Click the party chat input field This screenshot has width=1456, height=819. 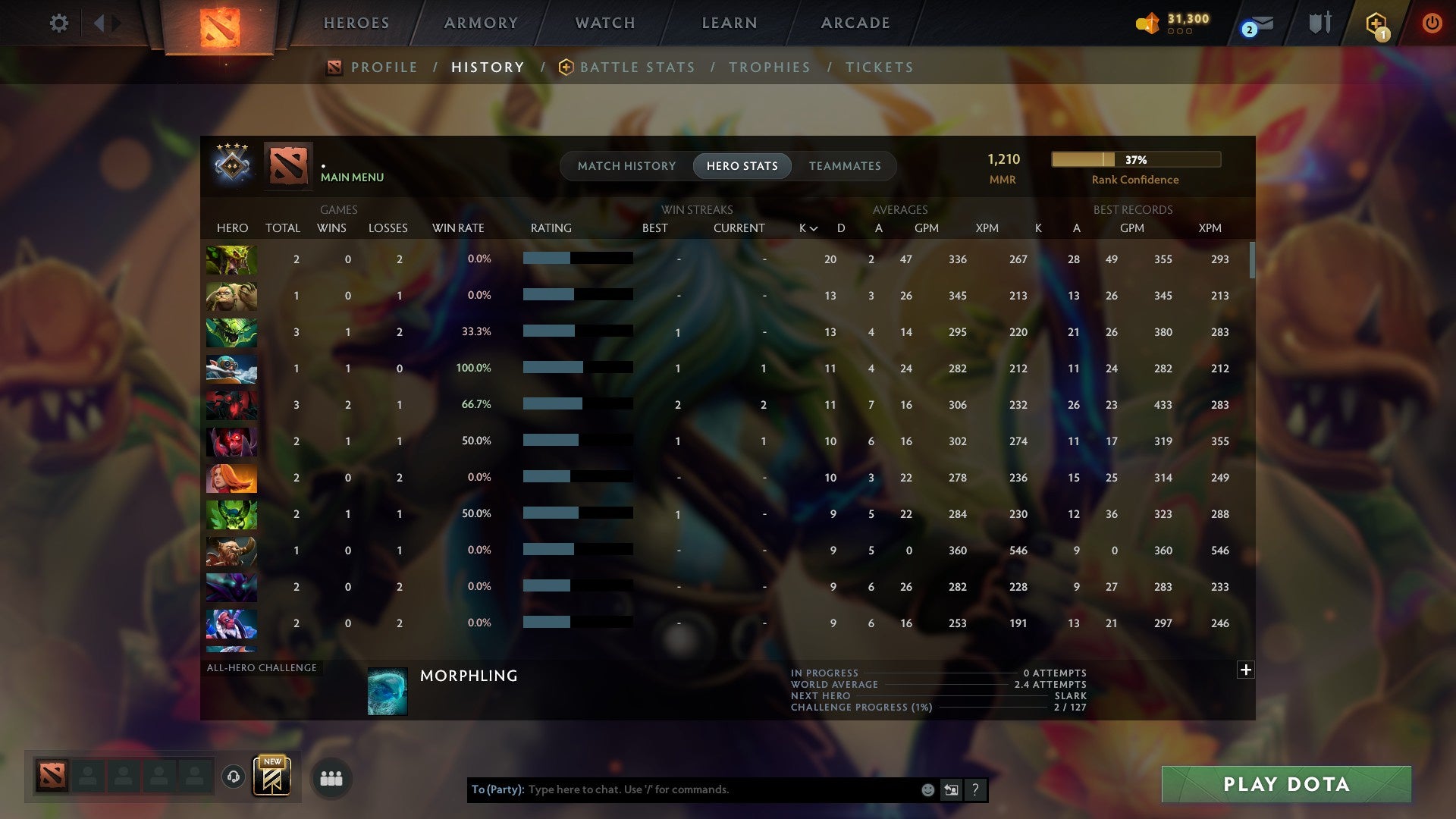[720, 789]
